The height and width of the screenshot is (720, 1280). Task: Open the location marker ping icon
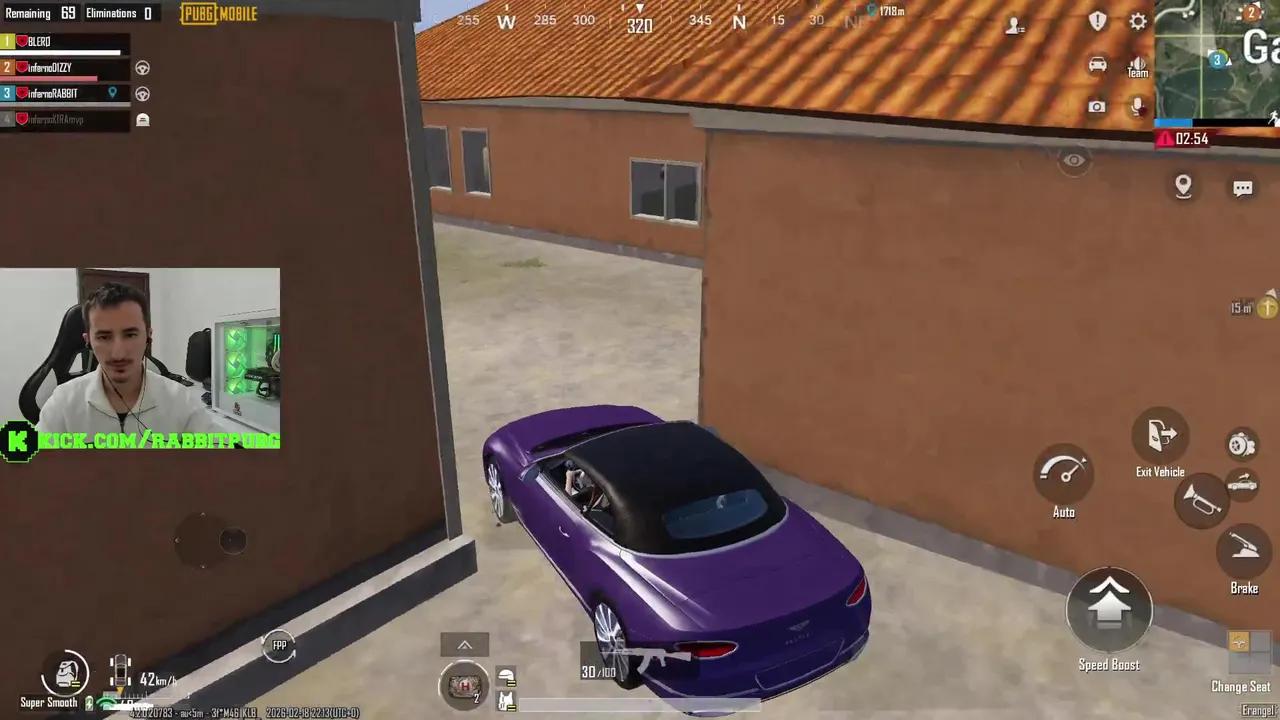click(1183, 186)
